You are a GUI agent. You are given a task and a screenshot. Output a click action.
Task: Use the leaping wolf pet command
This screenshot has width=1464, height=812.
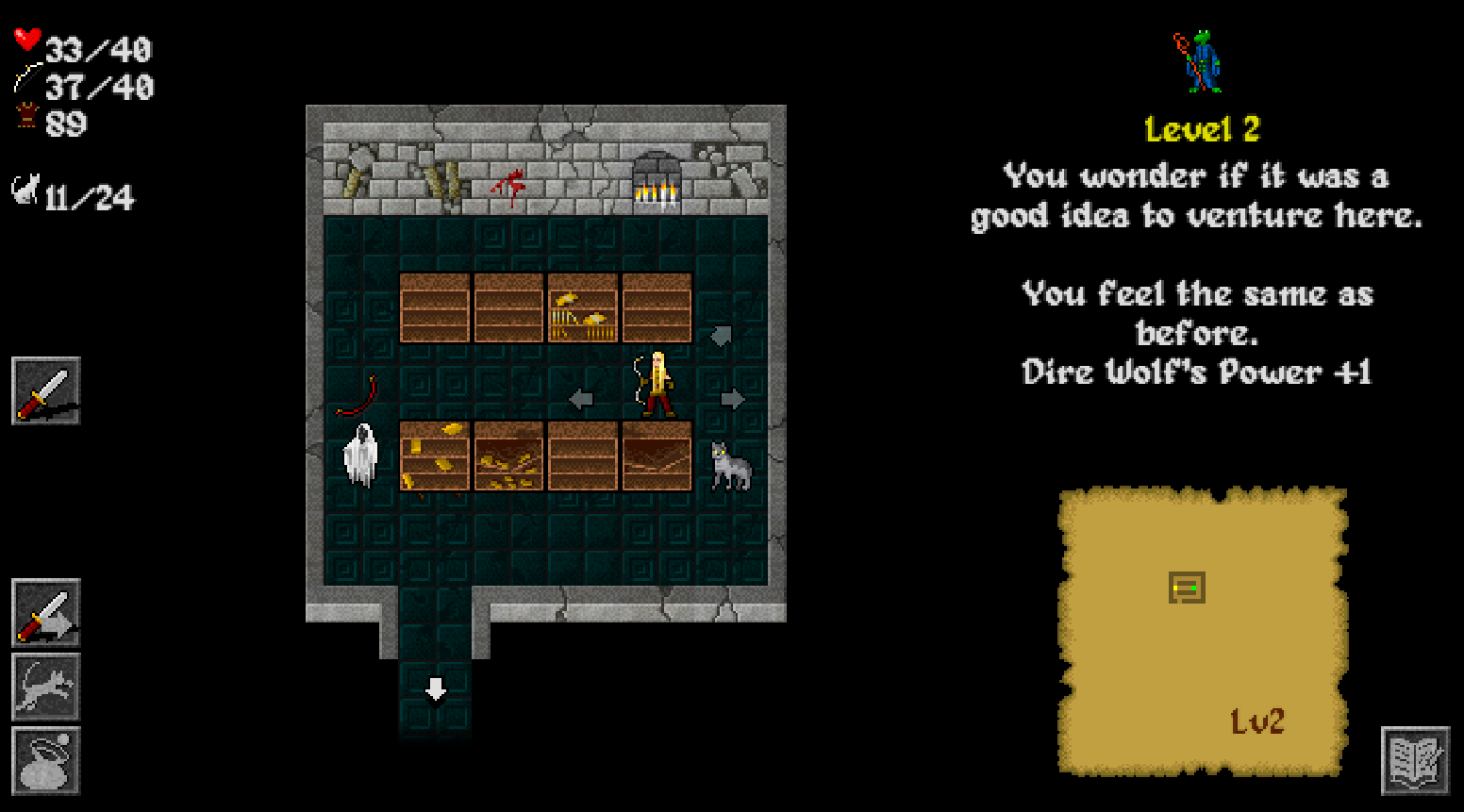pyautogui.click(x=45, y=687)
